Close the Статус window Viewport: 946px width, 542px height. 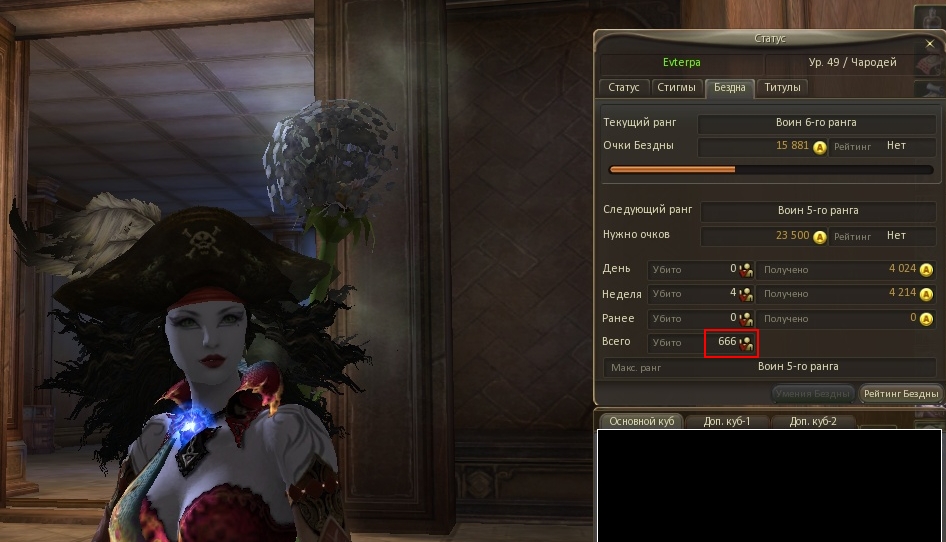click(930, 44)
